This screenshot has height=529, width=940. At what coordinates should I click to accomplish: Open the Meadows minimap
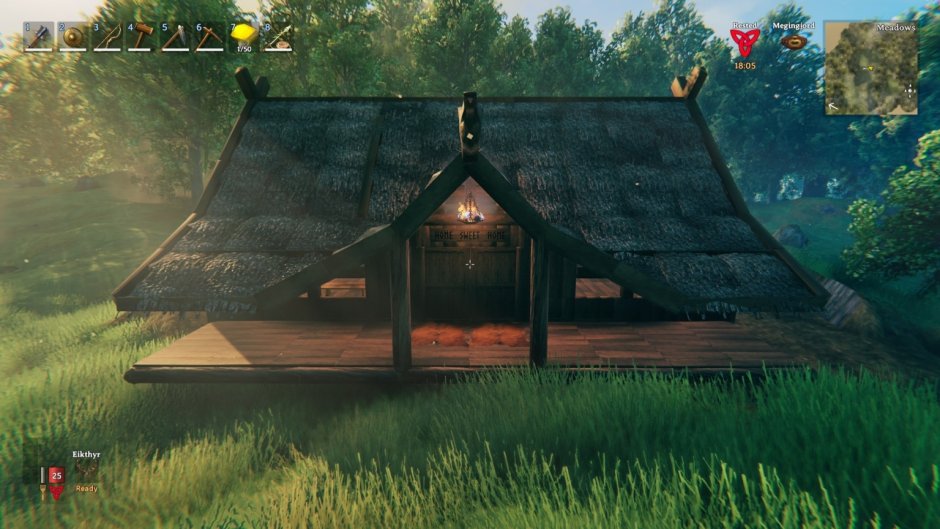pyautogui.click(x=871, y=67)
